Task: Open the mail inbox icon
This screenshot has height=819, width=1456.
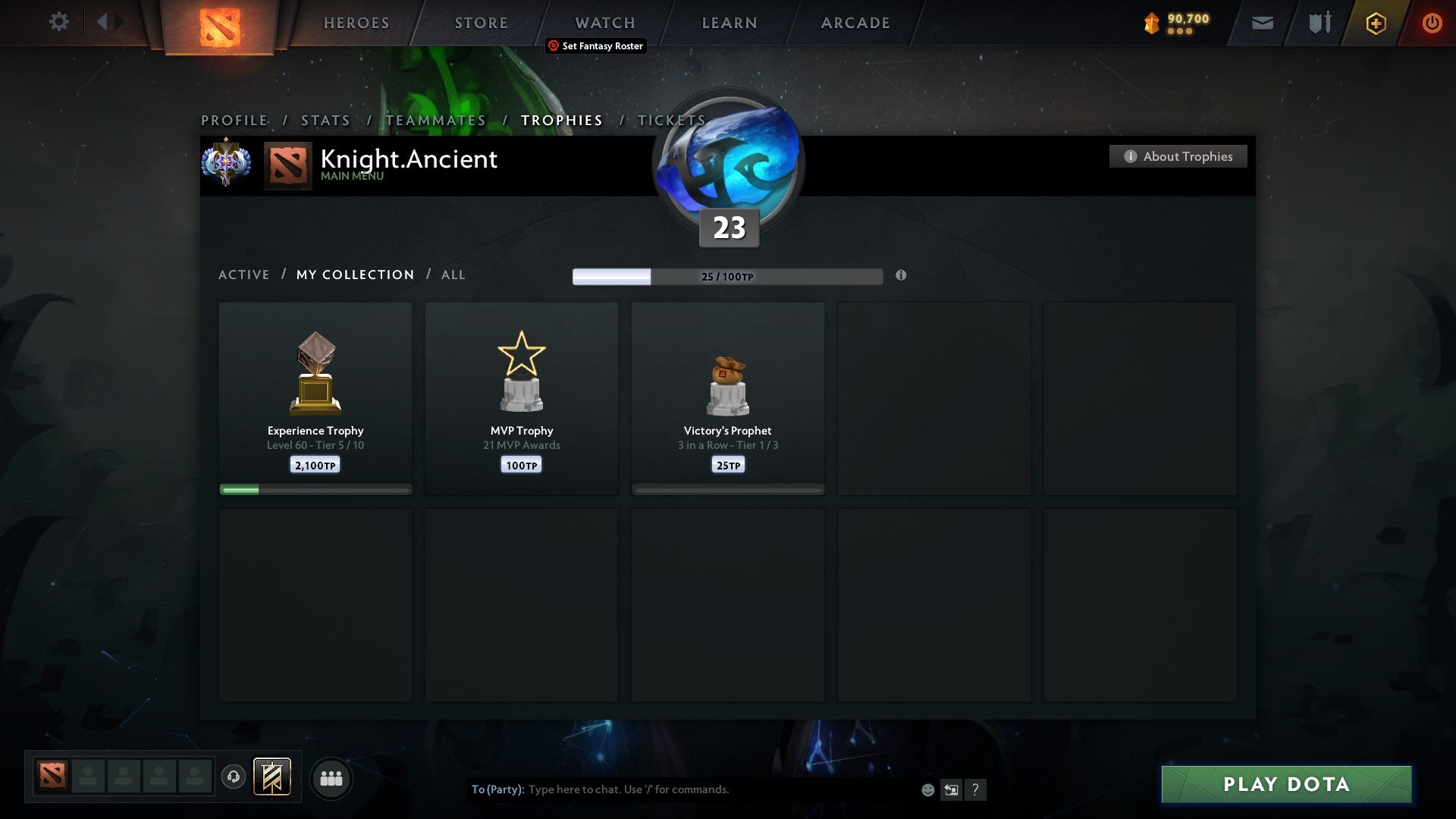Action: click(1261, 23)
